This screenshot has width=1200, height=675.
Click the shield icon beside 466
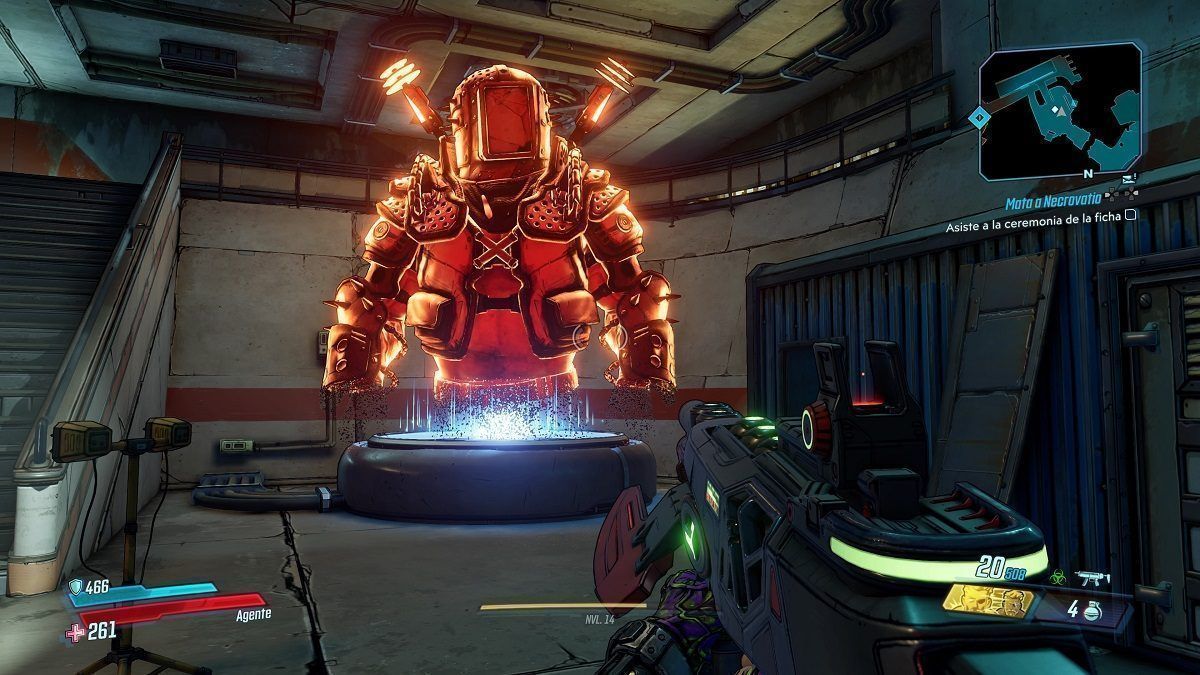pyautogui.click(x=76, y=587)
